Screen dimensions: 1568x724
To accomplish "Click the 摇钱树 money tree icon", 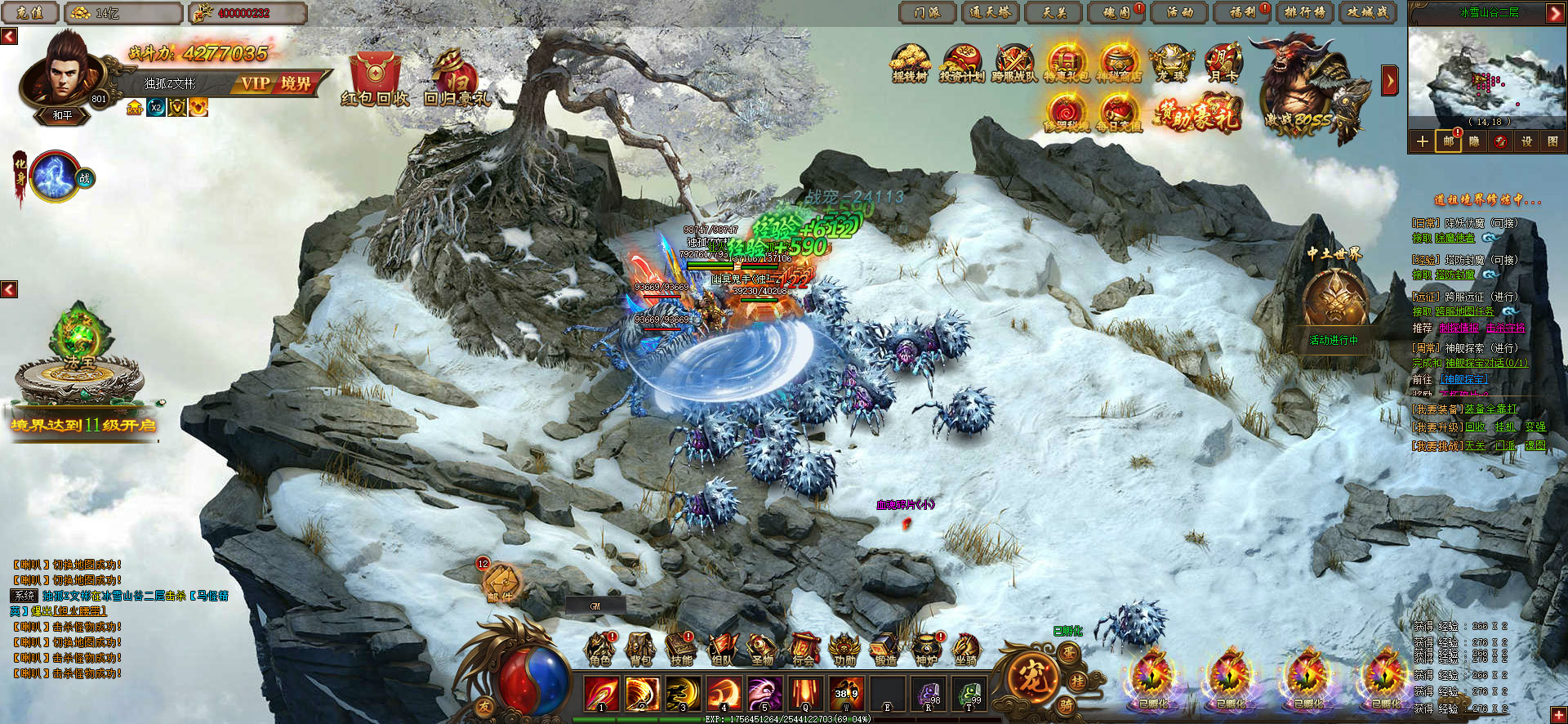I will [910, 64].
